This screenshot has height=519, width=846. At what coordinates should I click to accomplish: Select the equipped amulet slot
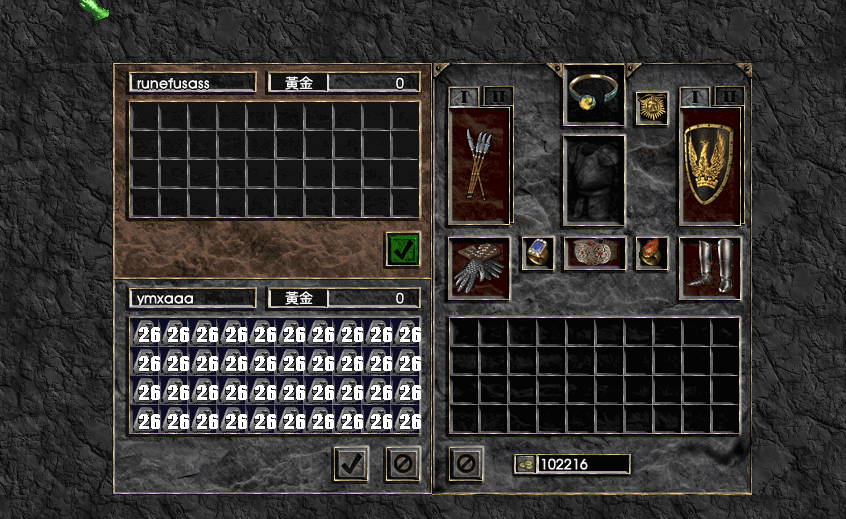pyautogui.click(x=594, y=95)
